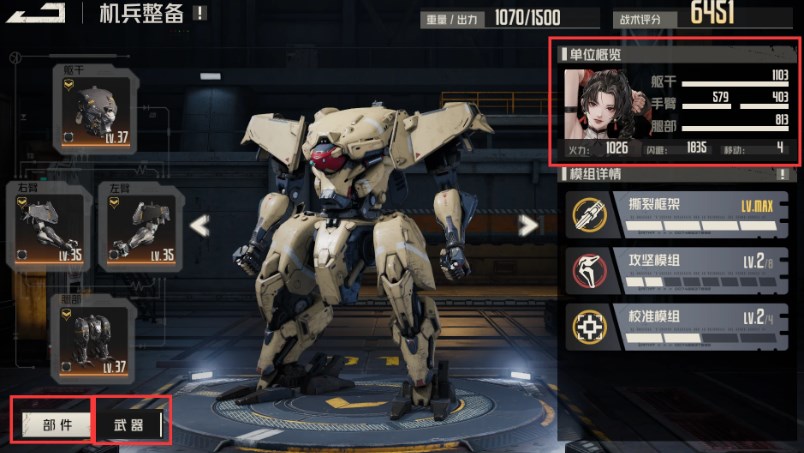Select the 右臂 right arm slot

[x=49, y=227]
